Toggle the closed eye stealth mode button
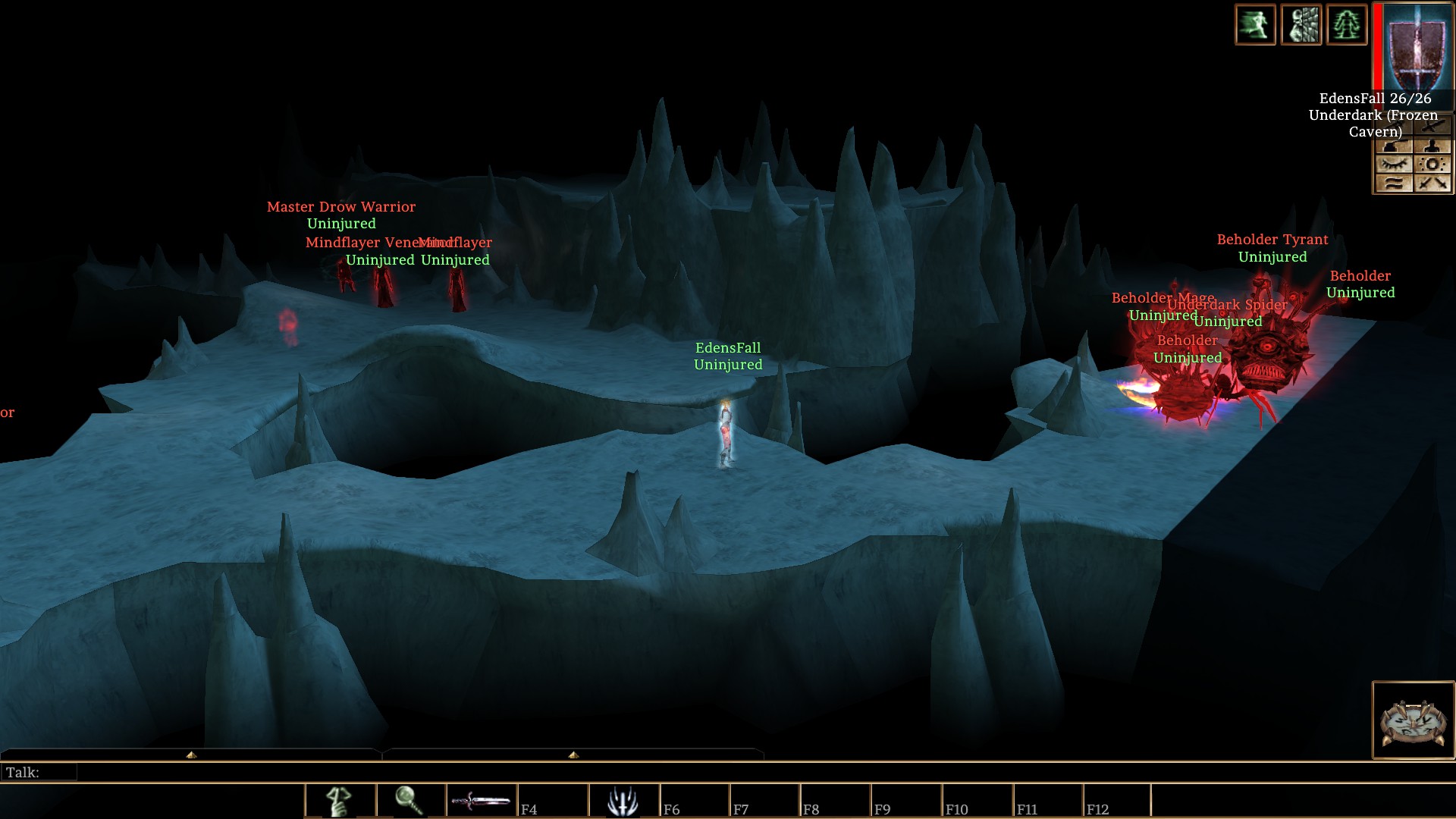Image resolution: width=1456 pixels, height=819 pixels. coord(1394,165)
